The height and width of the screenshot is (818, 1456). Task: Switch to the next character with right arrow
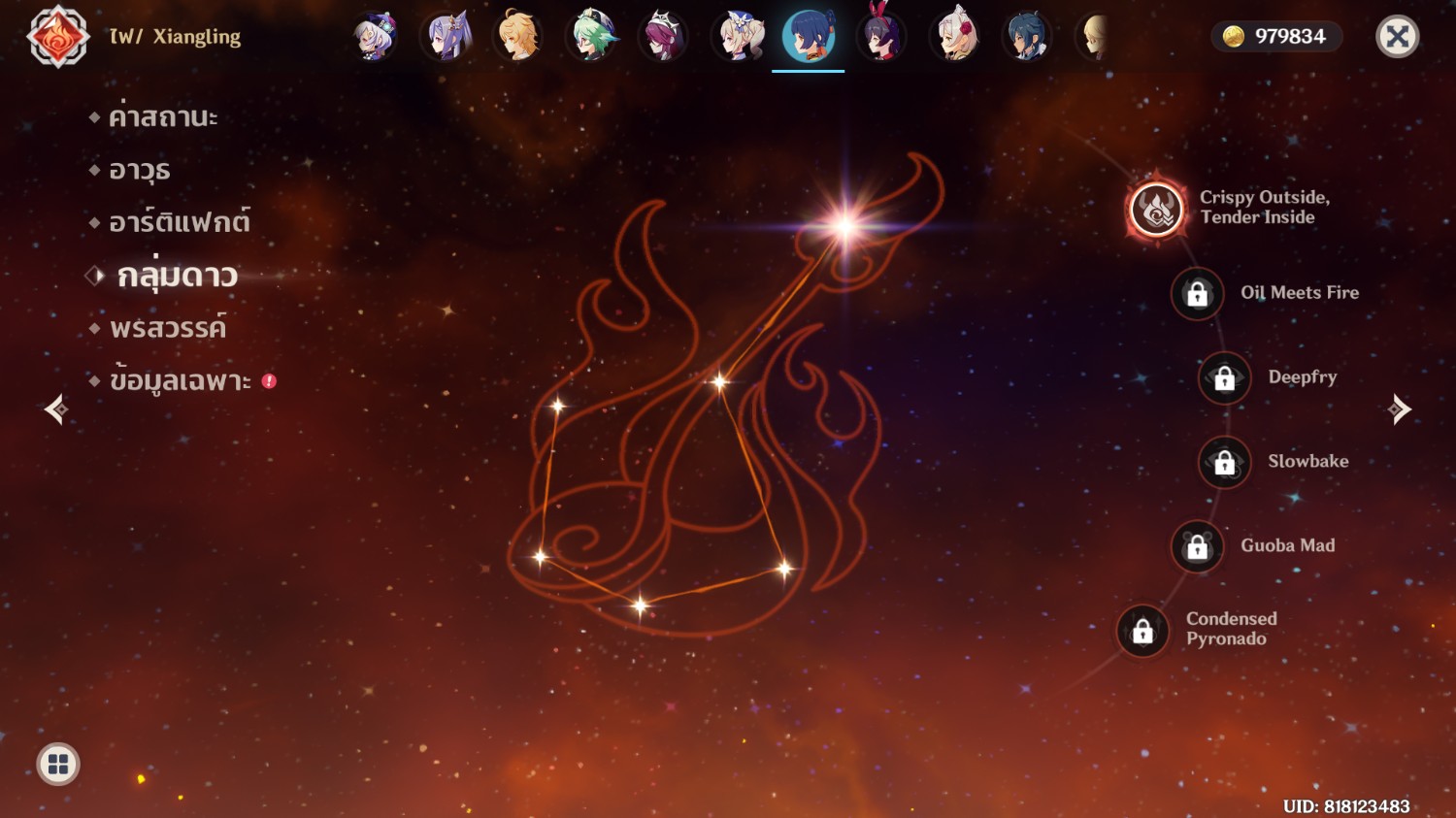click(1399, 409)
